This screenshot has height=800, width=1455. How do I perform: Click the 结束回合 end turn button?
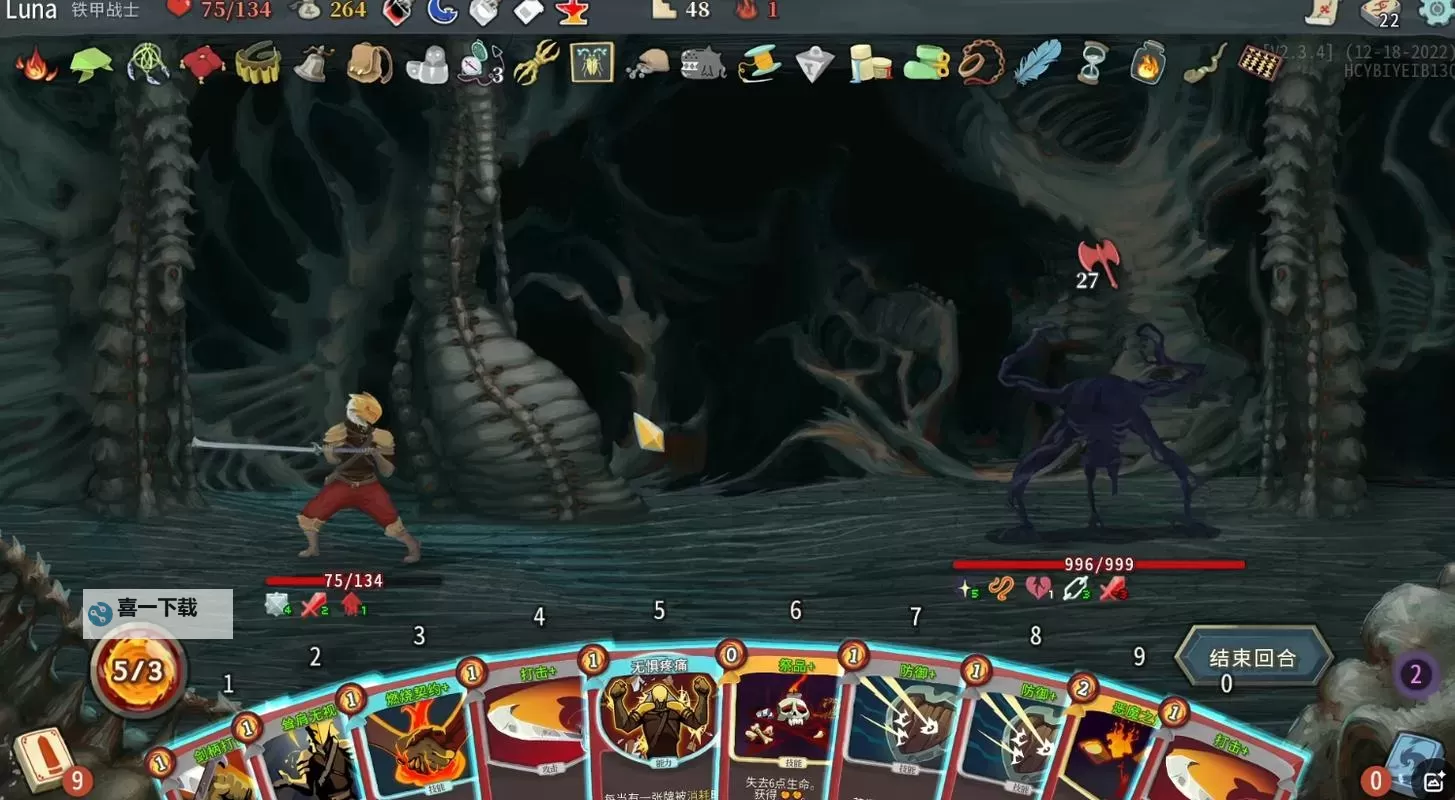pyautogui.click(x=1253, y=658)
